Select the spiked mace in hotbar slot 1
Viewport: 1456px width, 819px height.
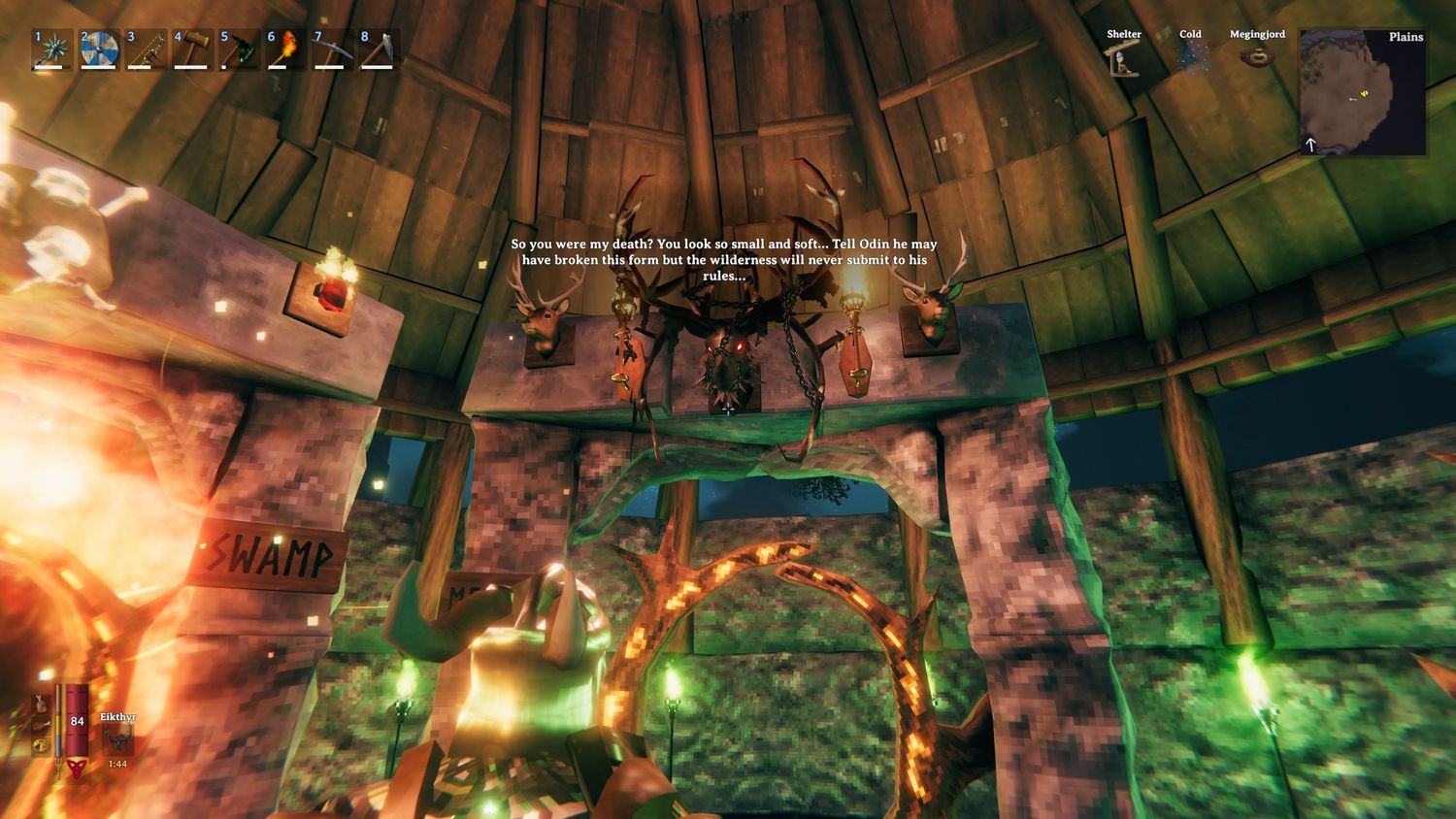point(49,50)
